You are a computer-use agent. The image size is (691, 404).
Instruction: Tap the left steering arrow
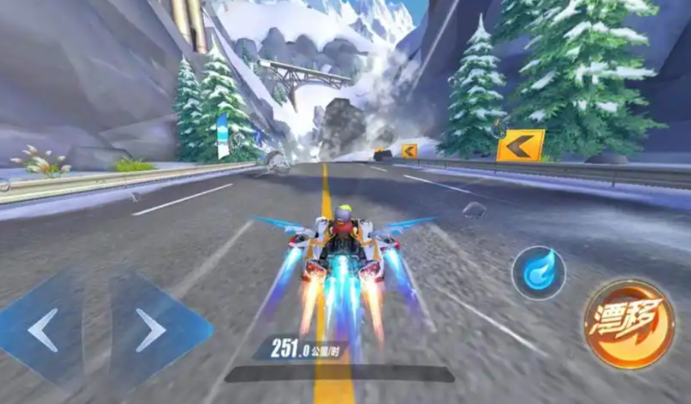click(x=45, y=329)
